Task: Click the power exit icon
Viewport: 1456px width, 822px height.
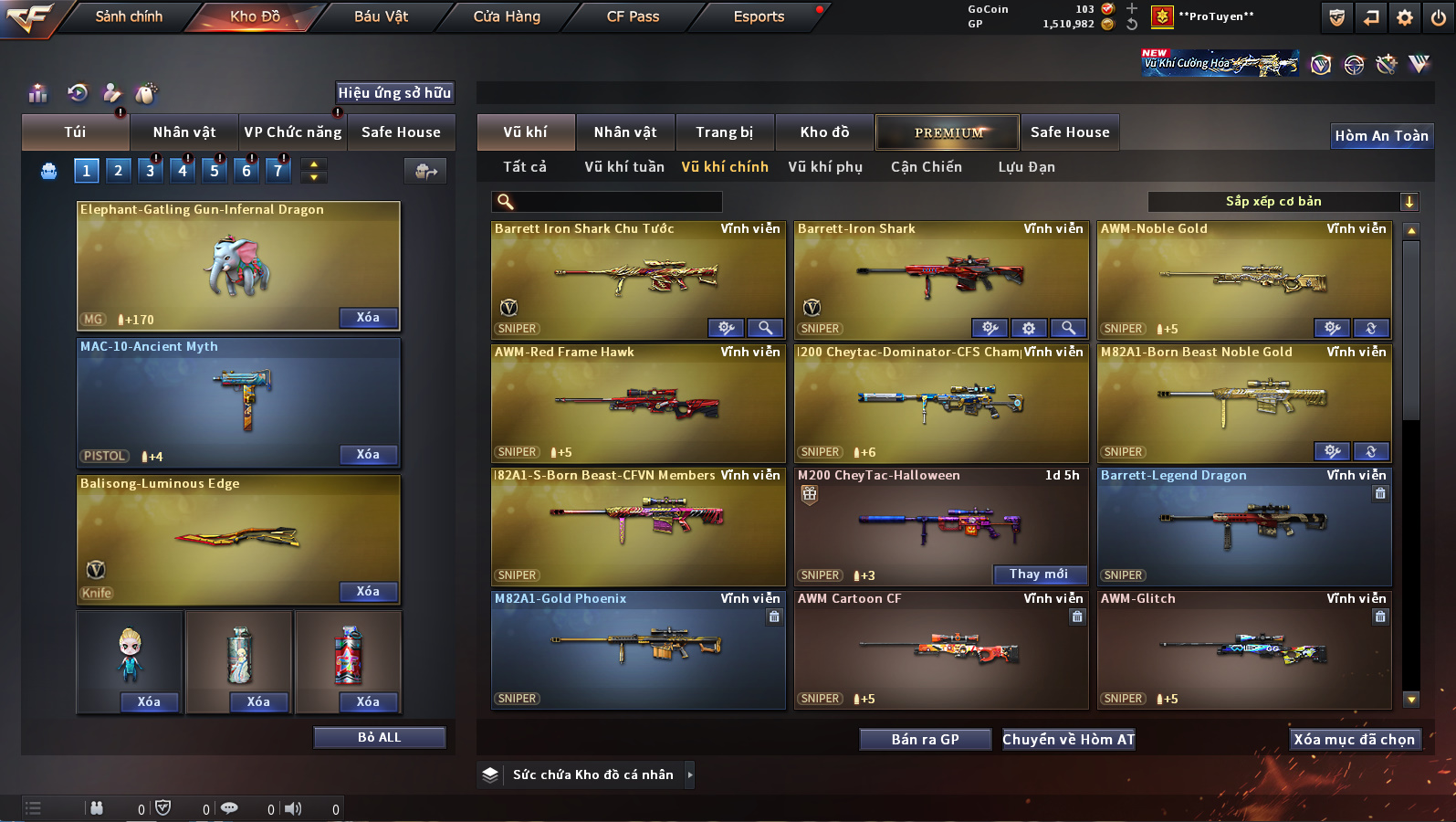Action: (x=1439, y=17)
